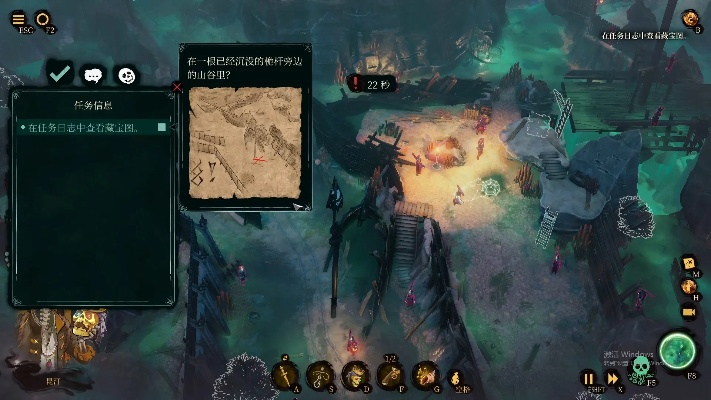711x400 pixels.
Task: Open the speech bubble dialogue log tab
Action: point(93,75)
